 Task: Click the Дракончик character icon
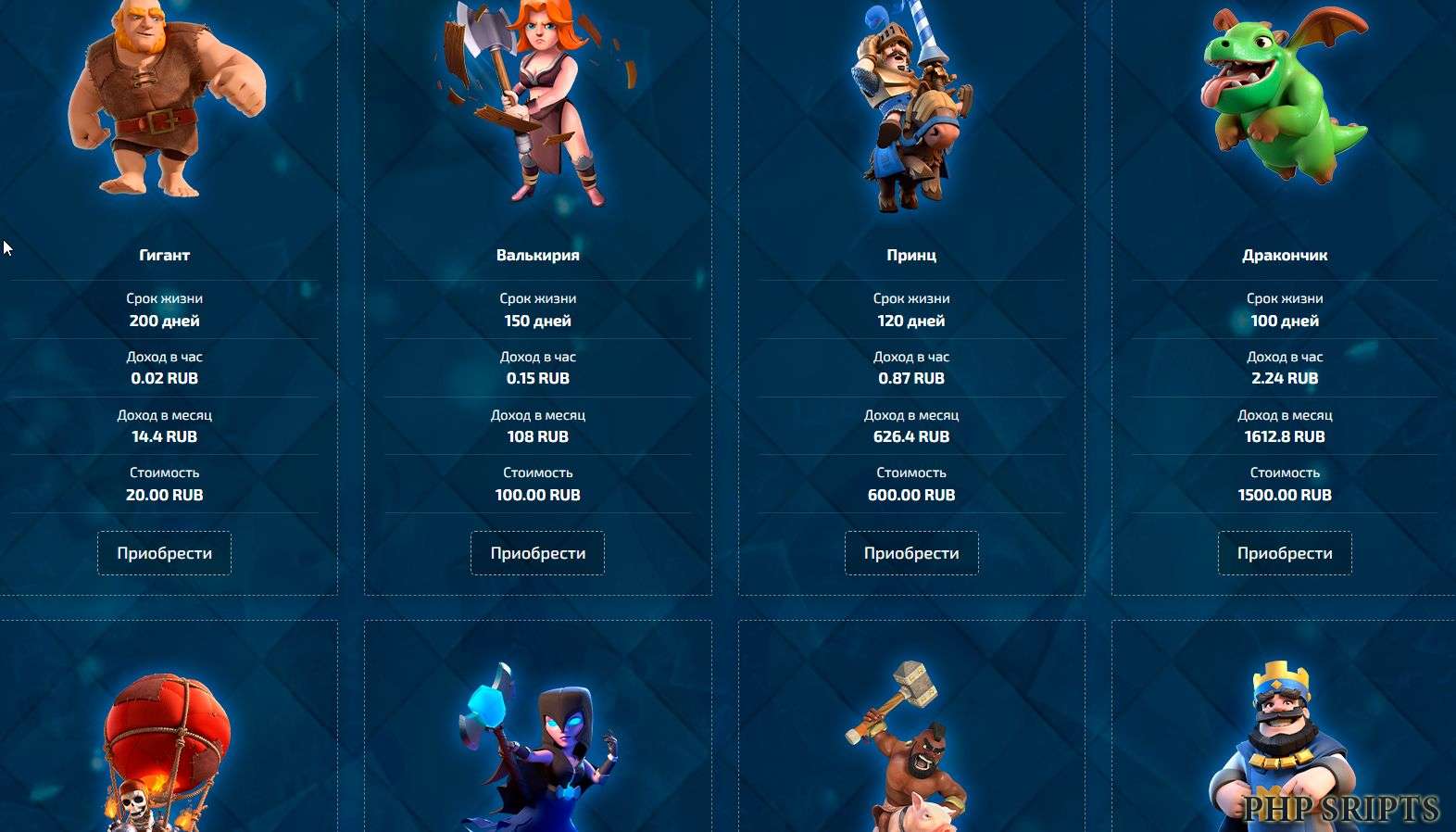point(1283,102)
